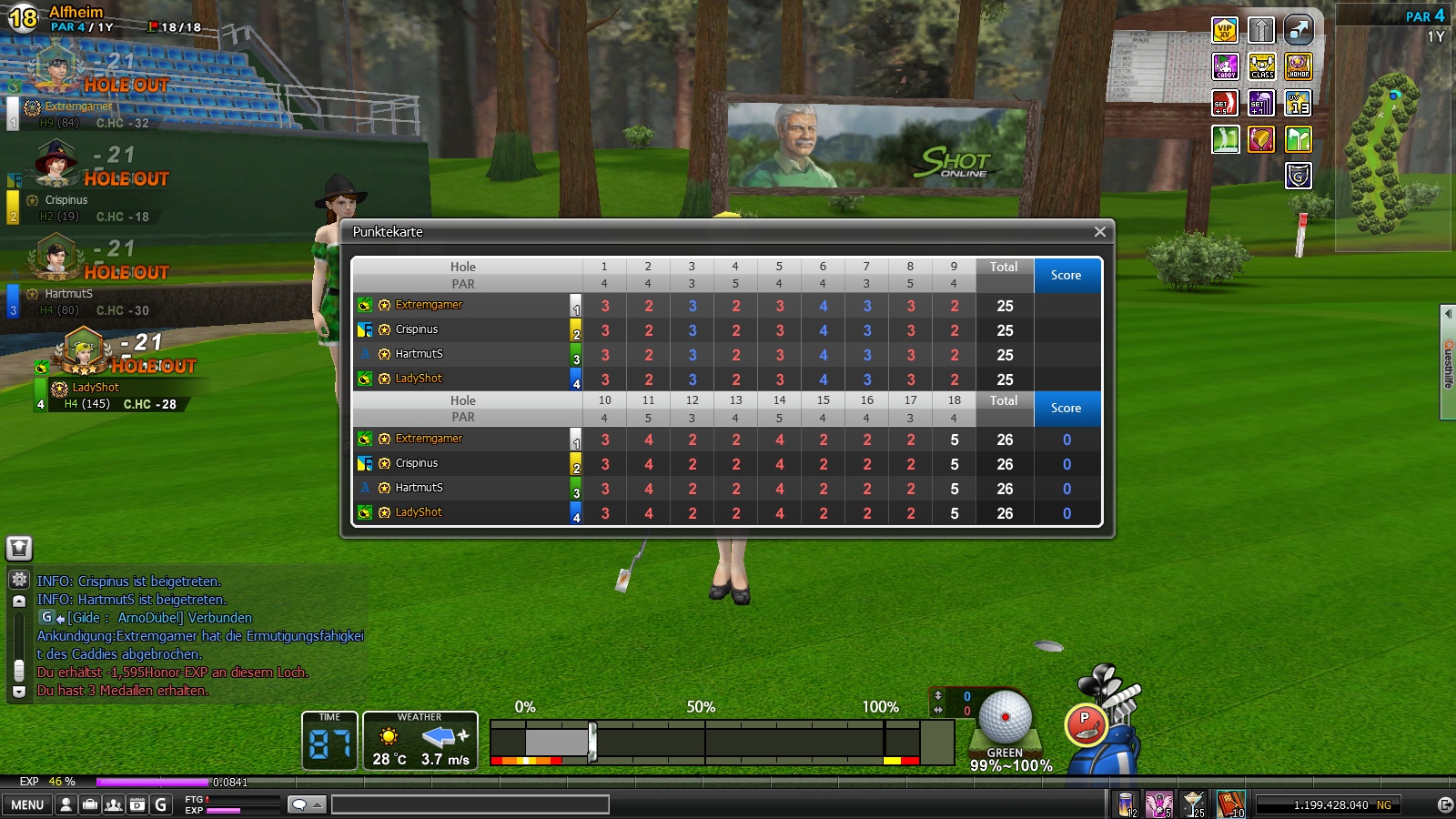Screen dimensions: 1456x819
Task: Click the exit game icon
Action: (1444, 804)
